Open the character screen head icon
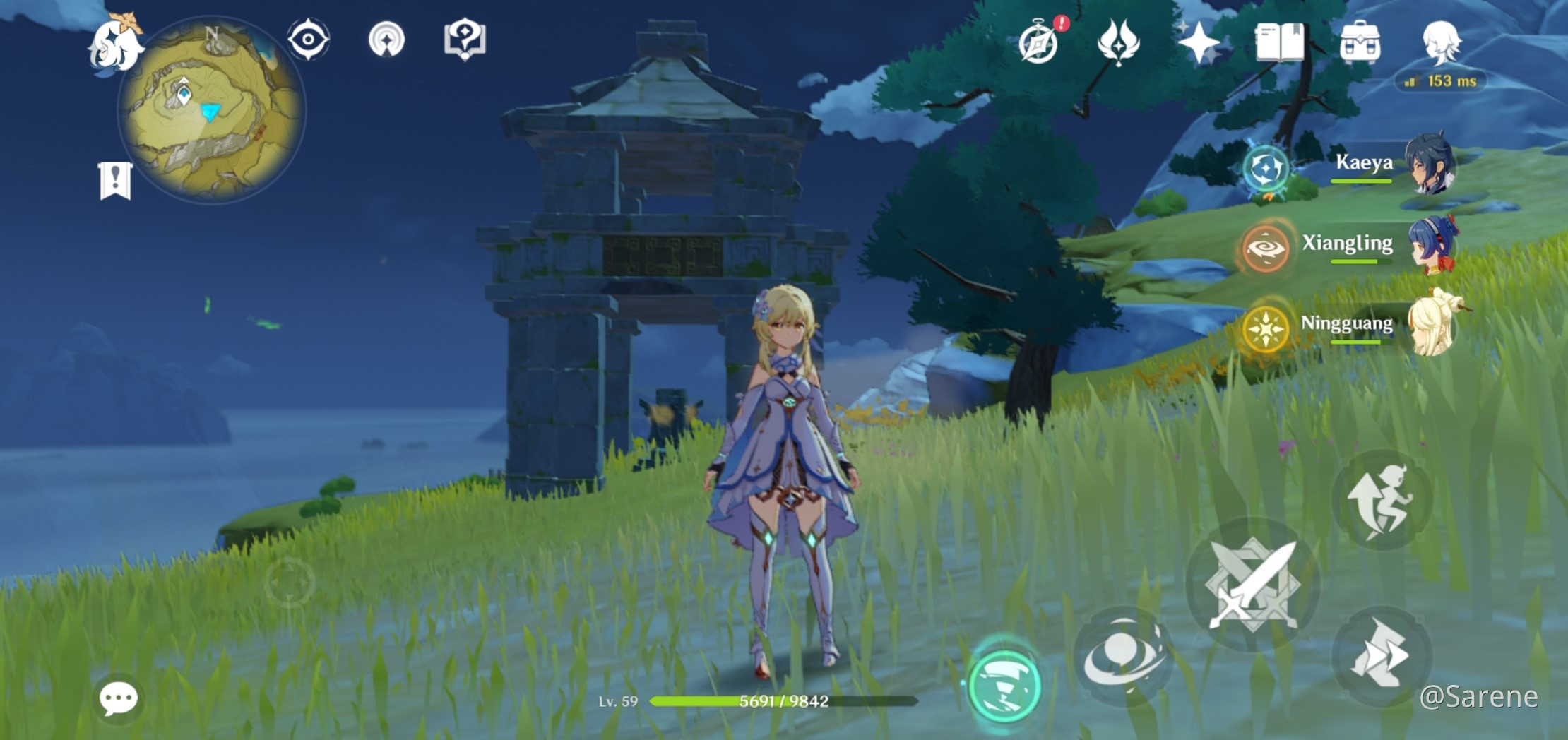 1440,42
